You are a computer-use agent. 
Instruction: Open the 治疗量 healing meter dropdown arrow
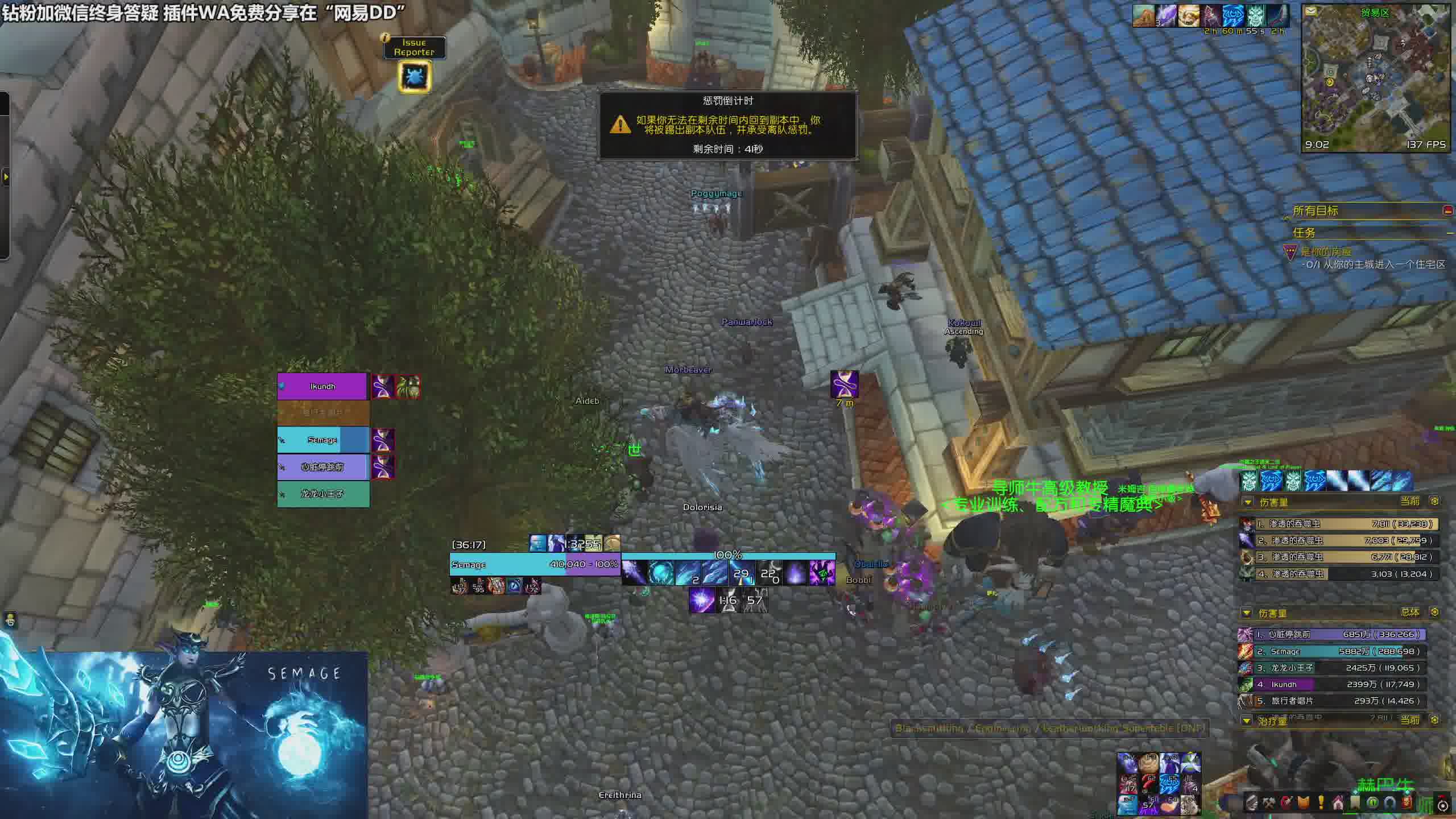click(x=1247, y=721)
